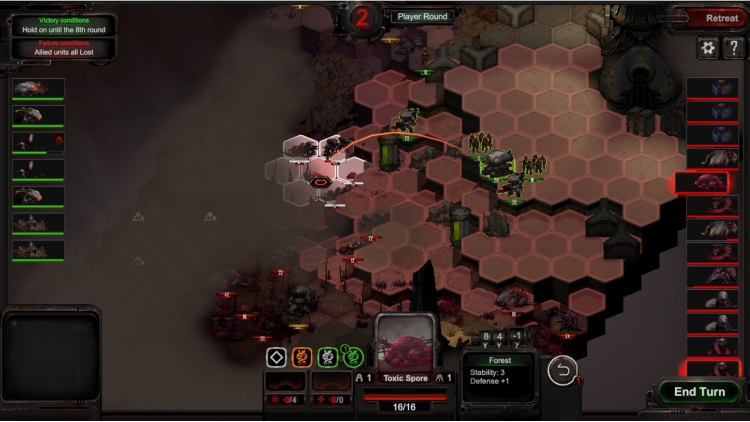The height and width of the screenshot is (422, 750).
Task: Activate the orange creature ability icon
Action: tap(302, 357)
